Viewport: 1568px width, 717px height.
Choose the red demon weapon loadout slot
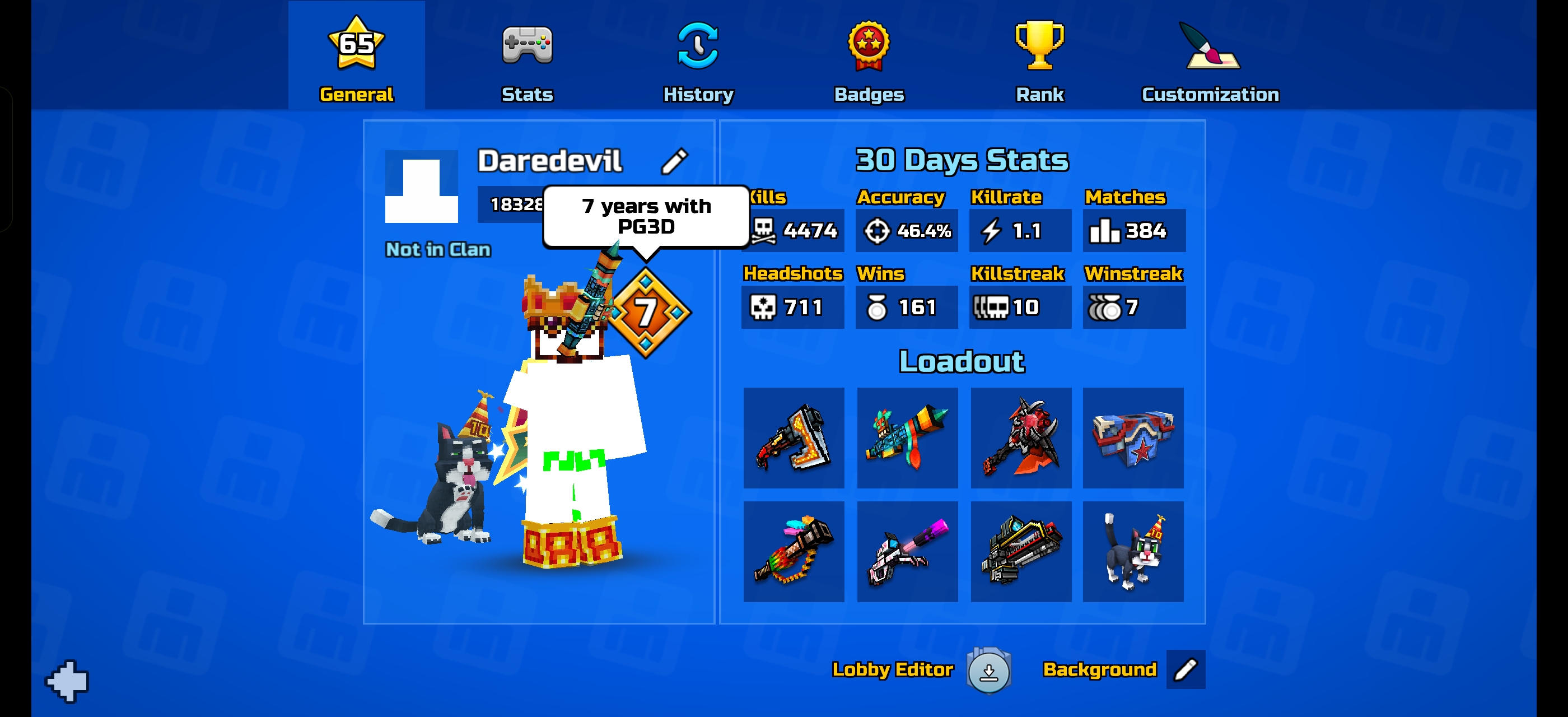1021,437
